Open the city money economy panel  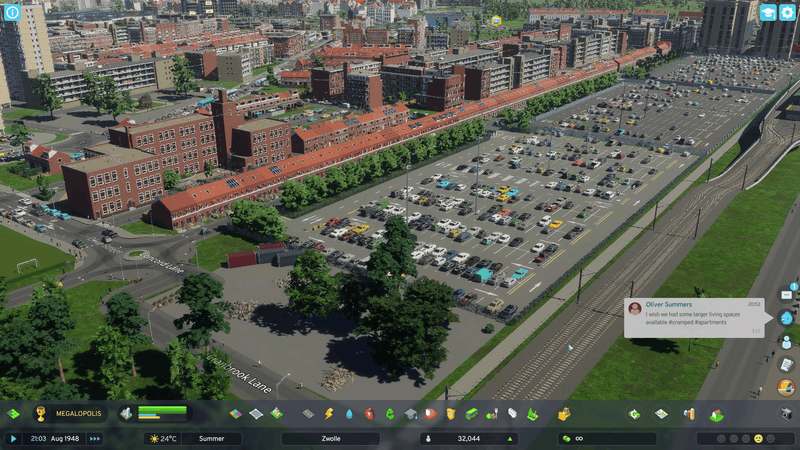(606, 438)
